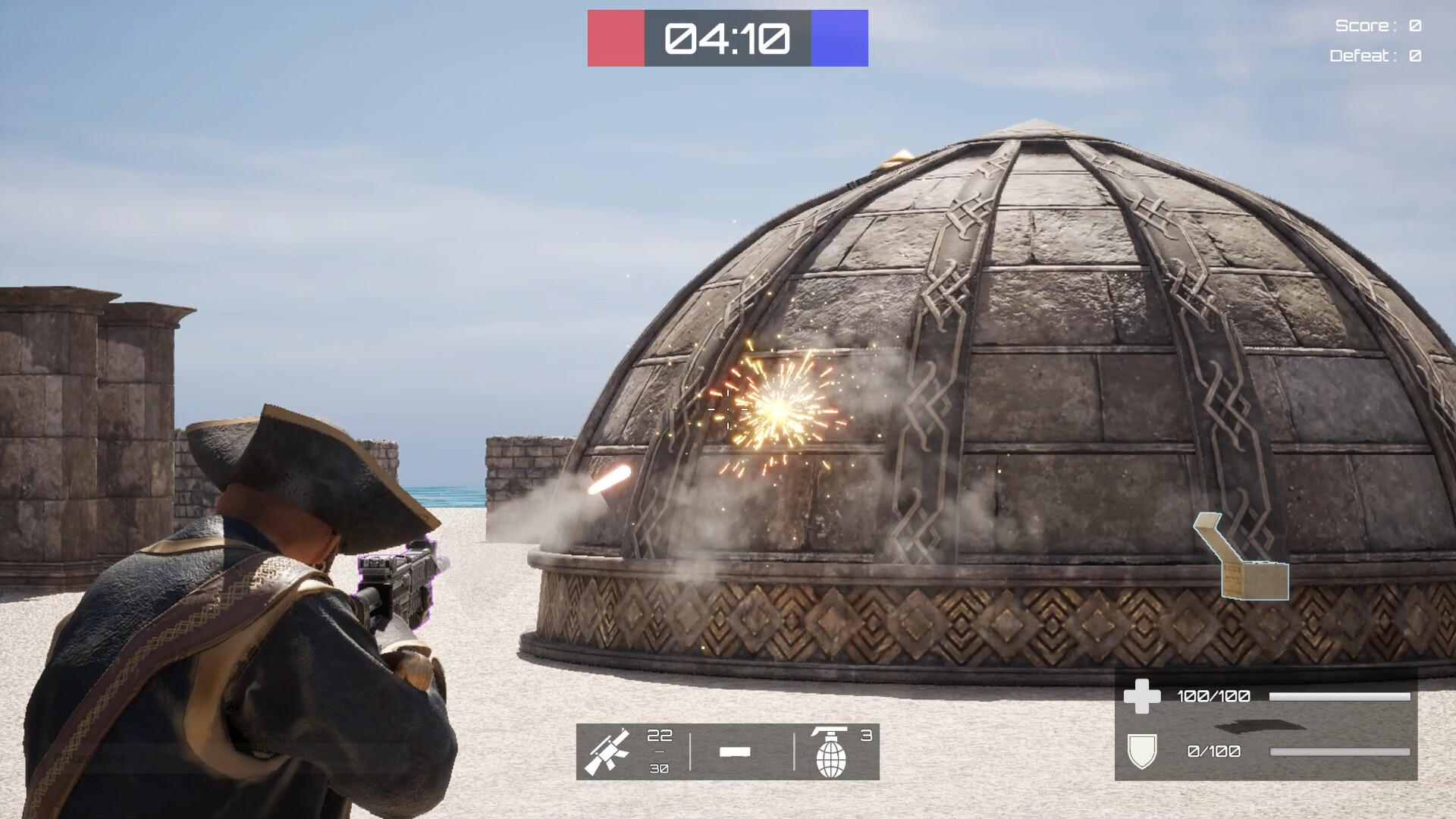Toggle the red team indicator beside the timer
This screenshot has width=1456, height=819.
click(614, 36)
